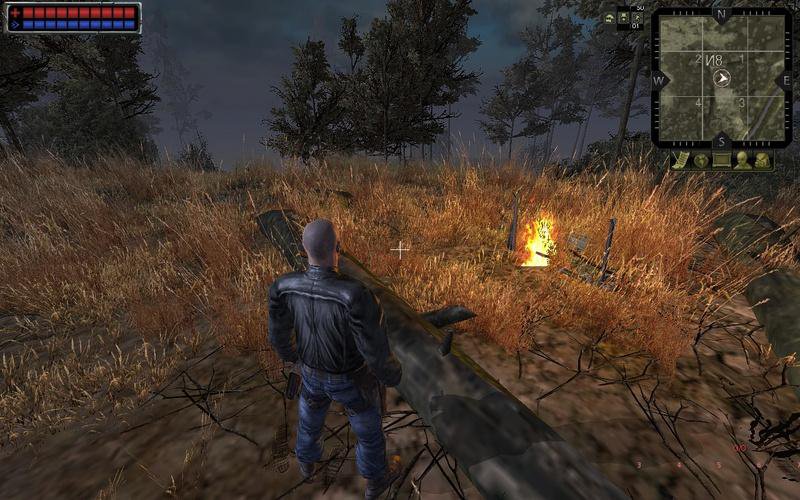Open the character bust icon
The height and width of the screenshot is (500, 800).
point(742,160)
